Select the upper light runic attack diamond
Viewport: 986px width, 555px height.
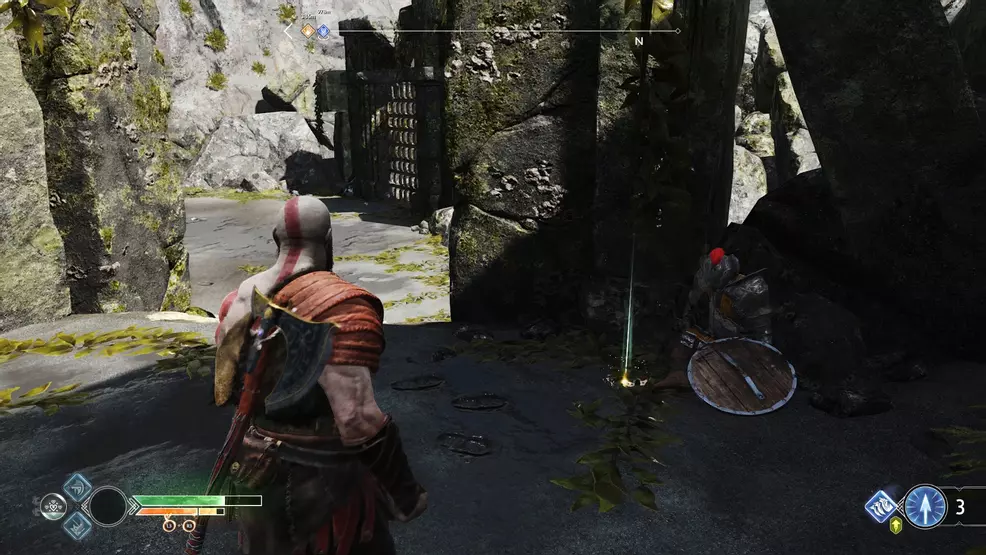coord(77,487)
